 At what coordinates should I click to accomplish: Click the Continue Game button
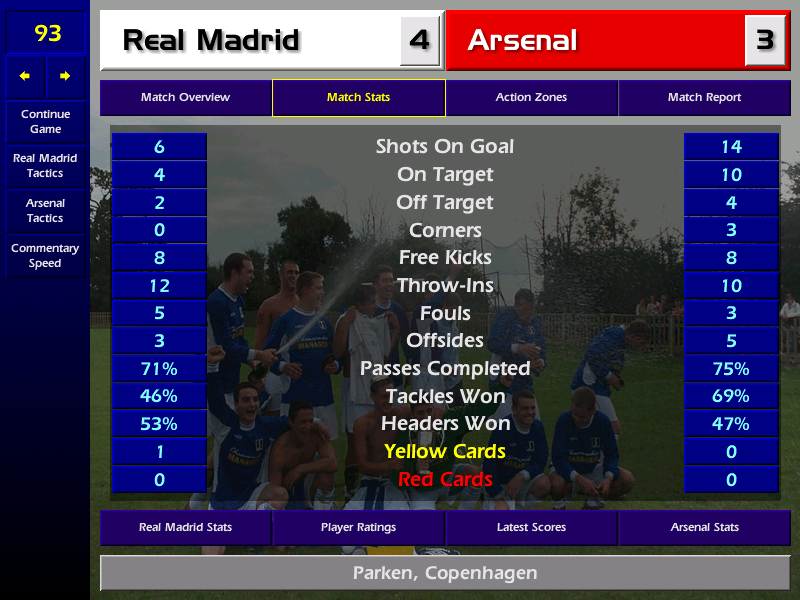point(45,122)
